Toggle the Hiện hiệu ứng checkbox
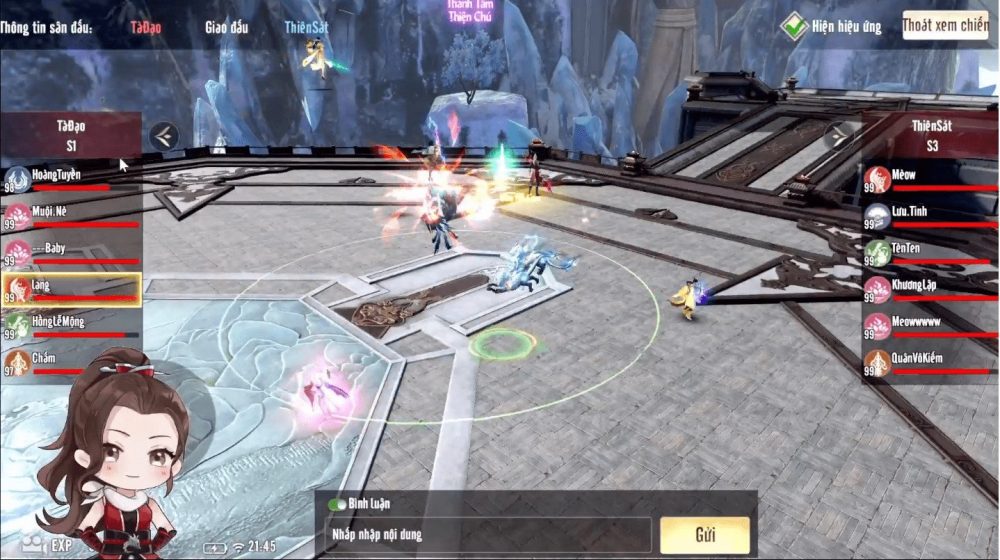The width and height of the screenshot is (1000, 560). [x=794, y=26]
